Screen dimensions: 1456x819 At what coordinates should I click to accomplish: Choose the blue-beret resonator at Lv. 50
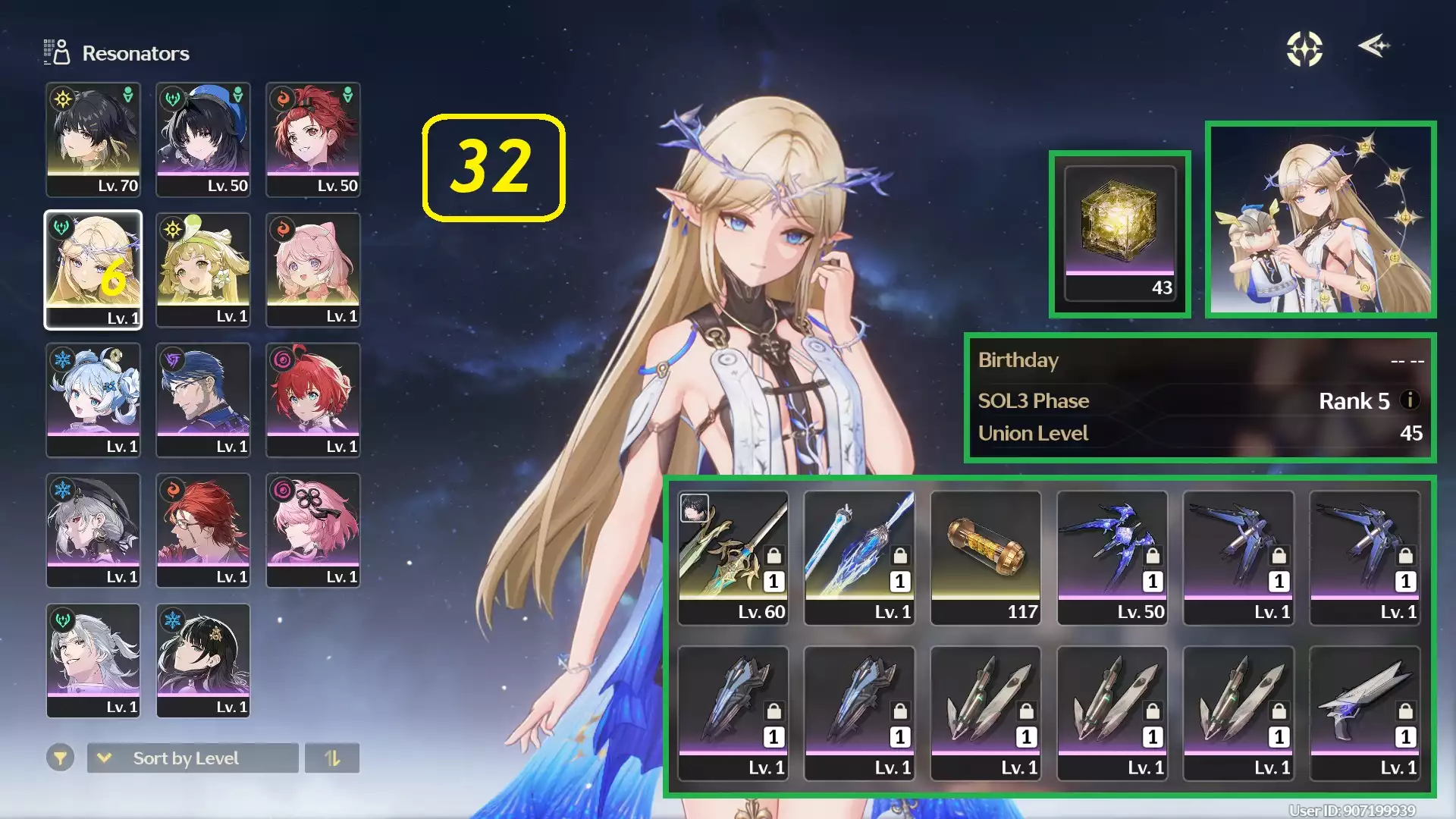tap(203, 140)
